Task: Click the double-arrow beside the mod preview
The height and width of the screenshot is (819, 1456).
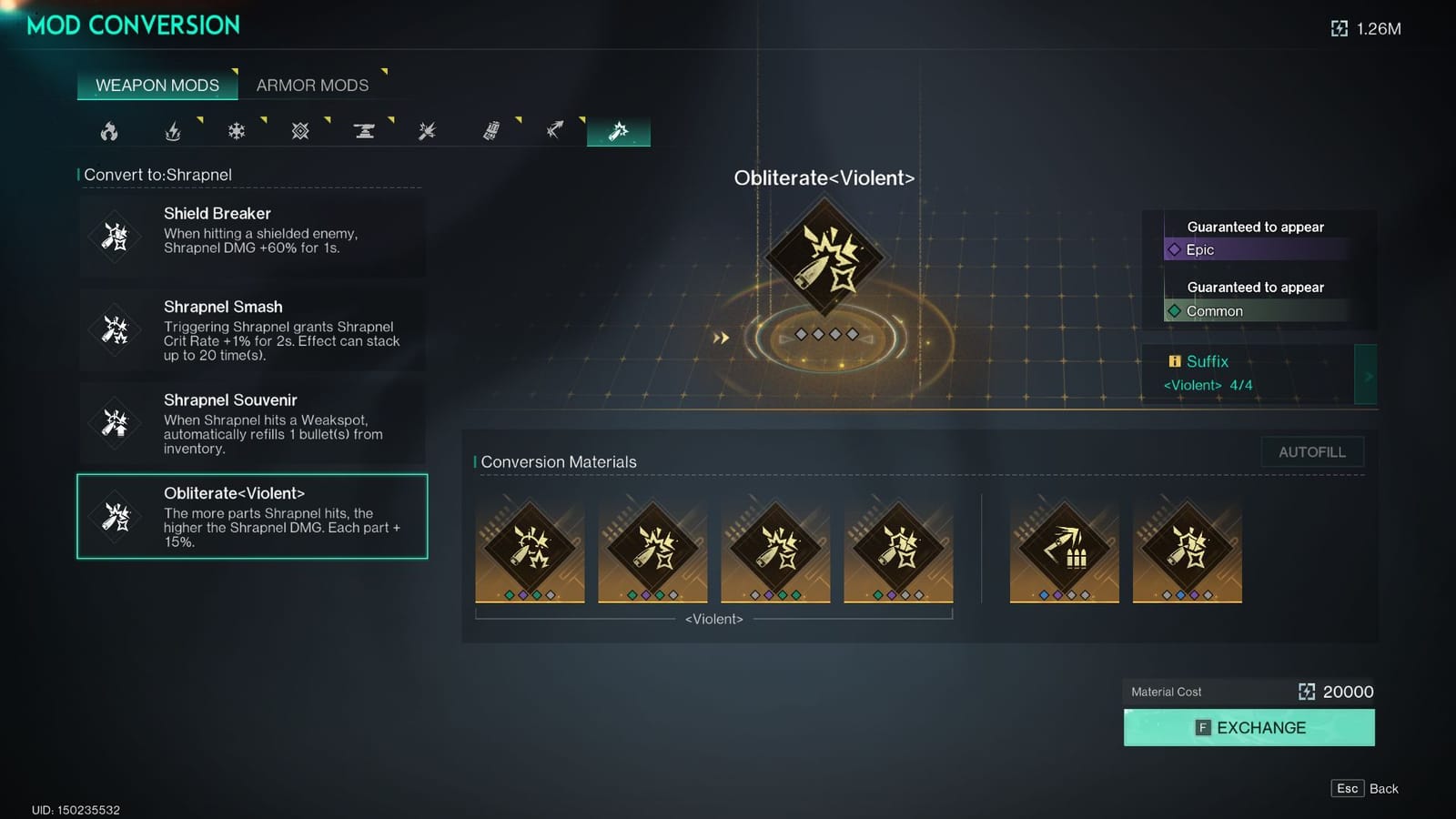Action: coord(722,337)
